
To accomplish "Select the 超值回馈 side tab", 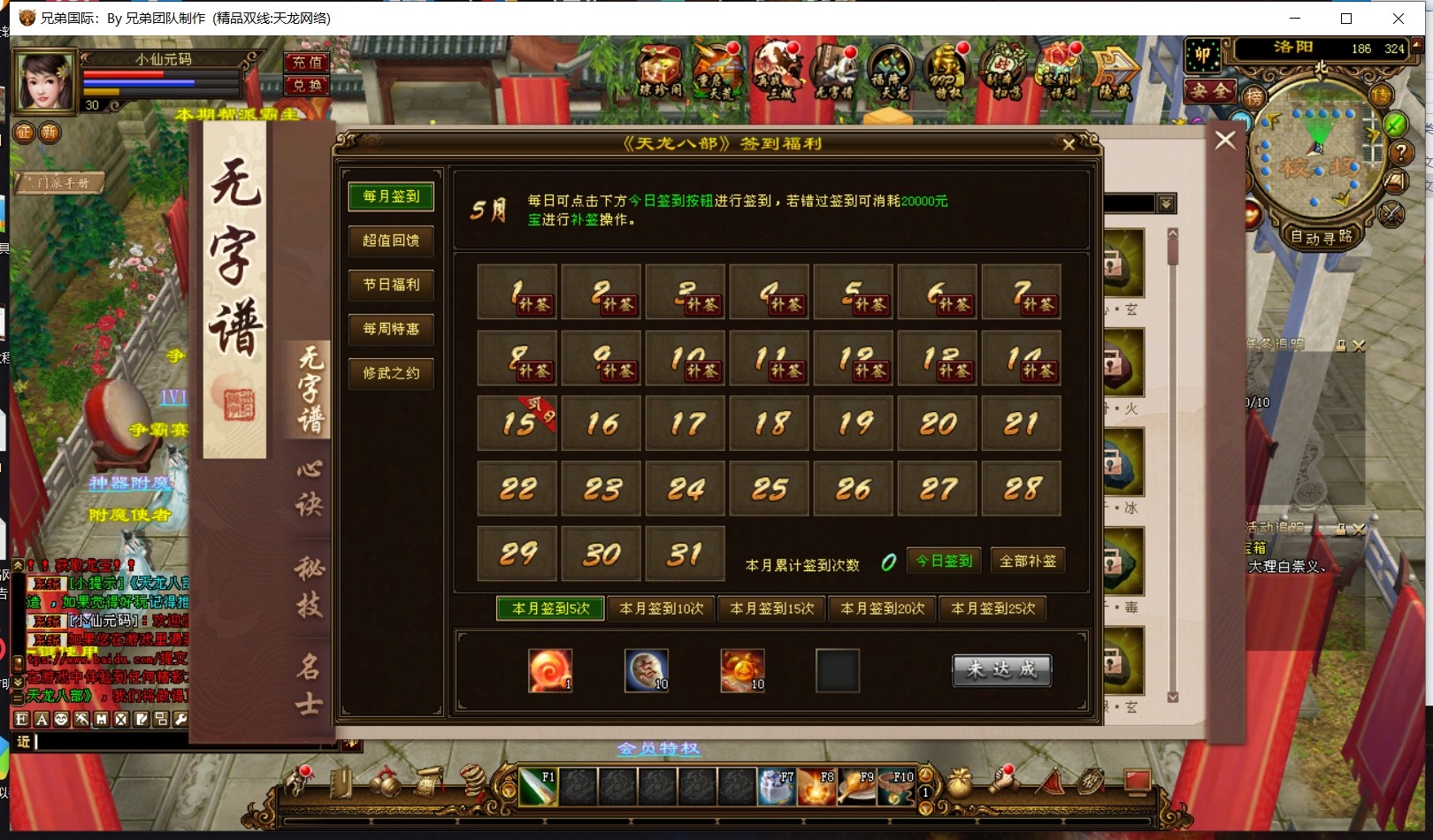I will [391, 241].
